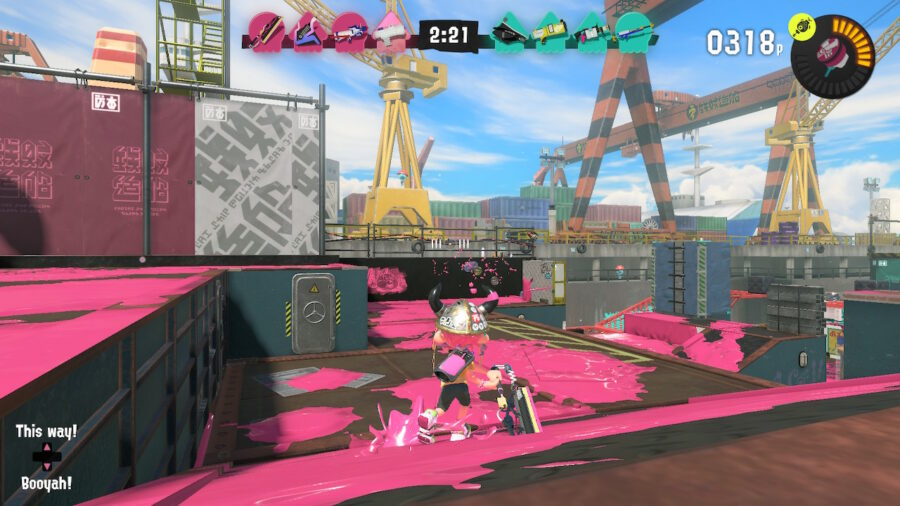Select the pale pink teammate with the white weapon
Image resolution: width=900 pixels, height=506 pixels.
tap(391, 31)
